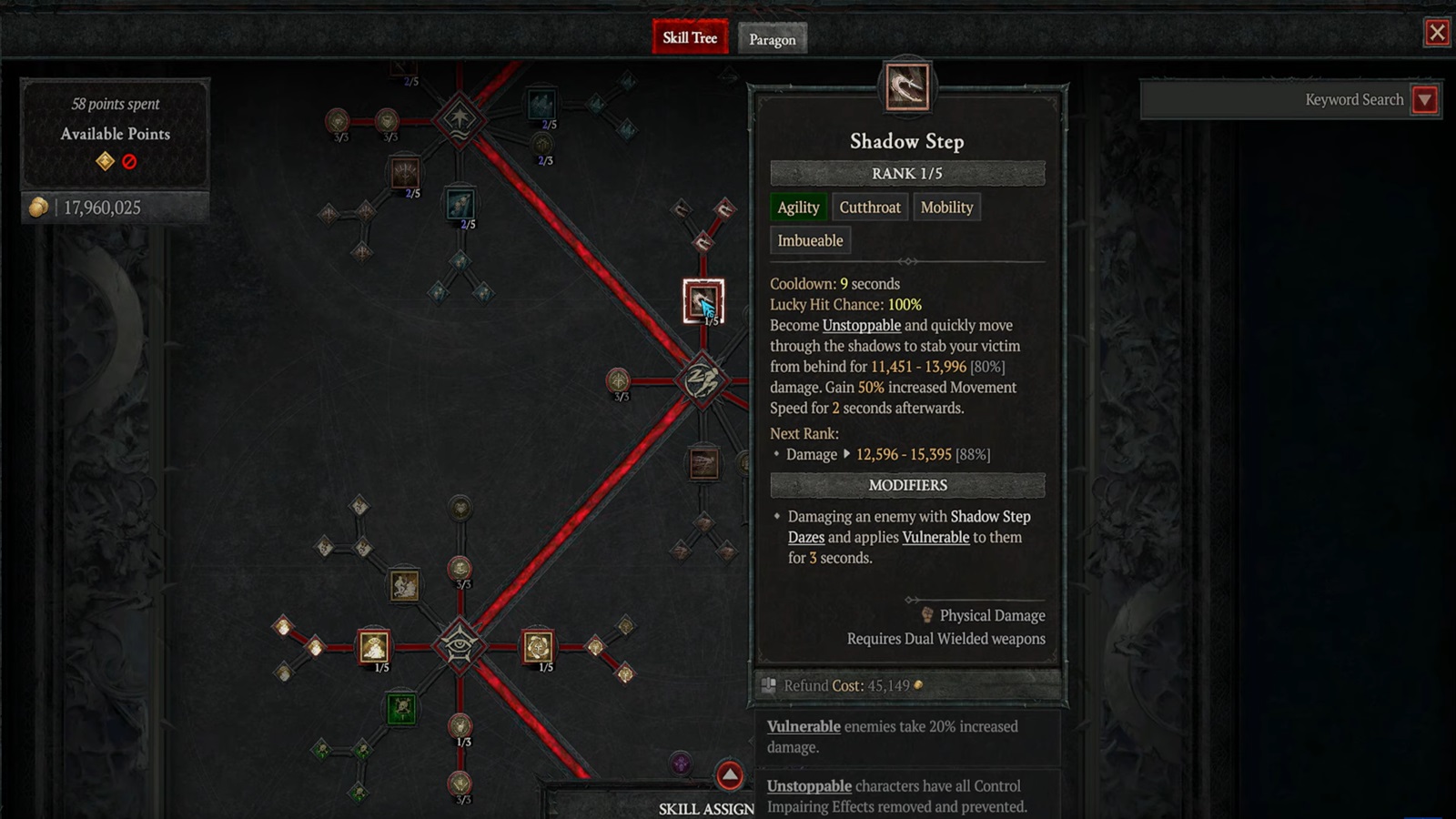Switch to the Paragon tab
The width and height of the screenshot is (1456, 819).
(773, 38)
